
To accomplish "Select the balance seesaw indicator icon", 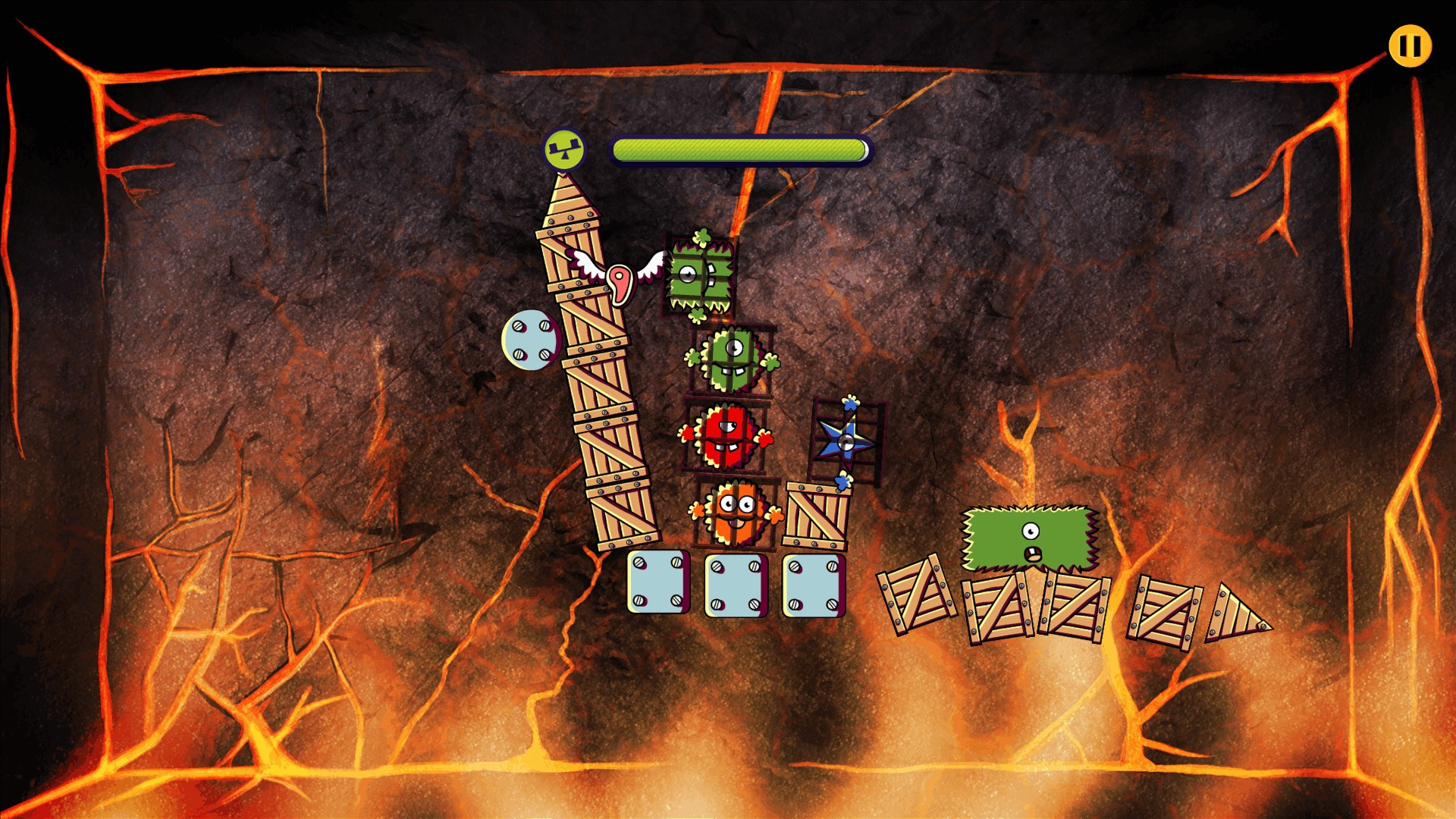I will click(x=564, y=149).
